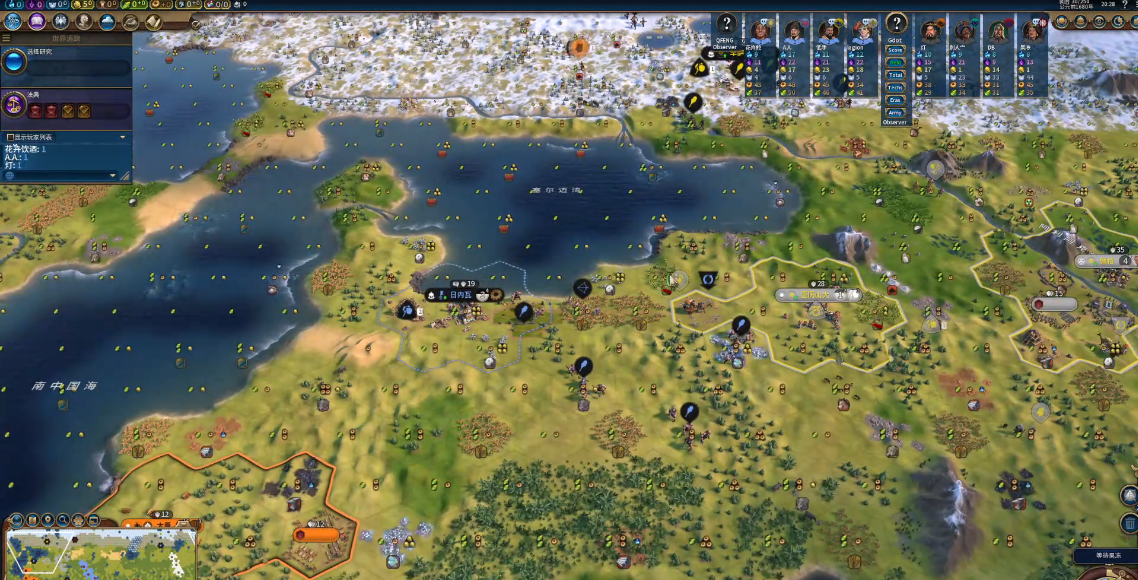Open the help question mark in top bar
This screenshot has height=580, width=1138.
[1125, 5]
